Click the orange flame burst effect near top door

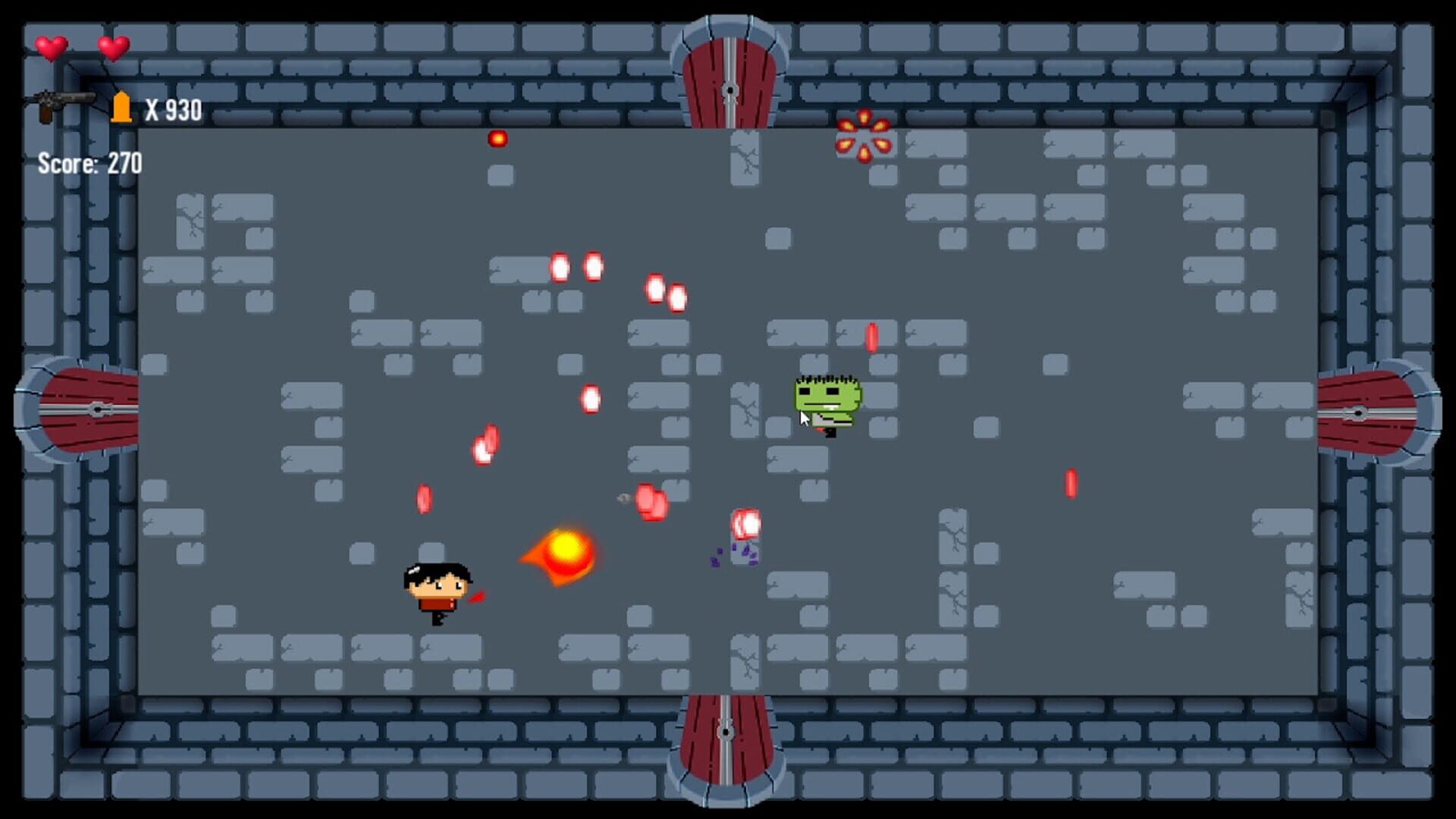[863, 136]
